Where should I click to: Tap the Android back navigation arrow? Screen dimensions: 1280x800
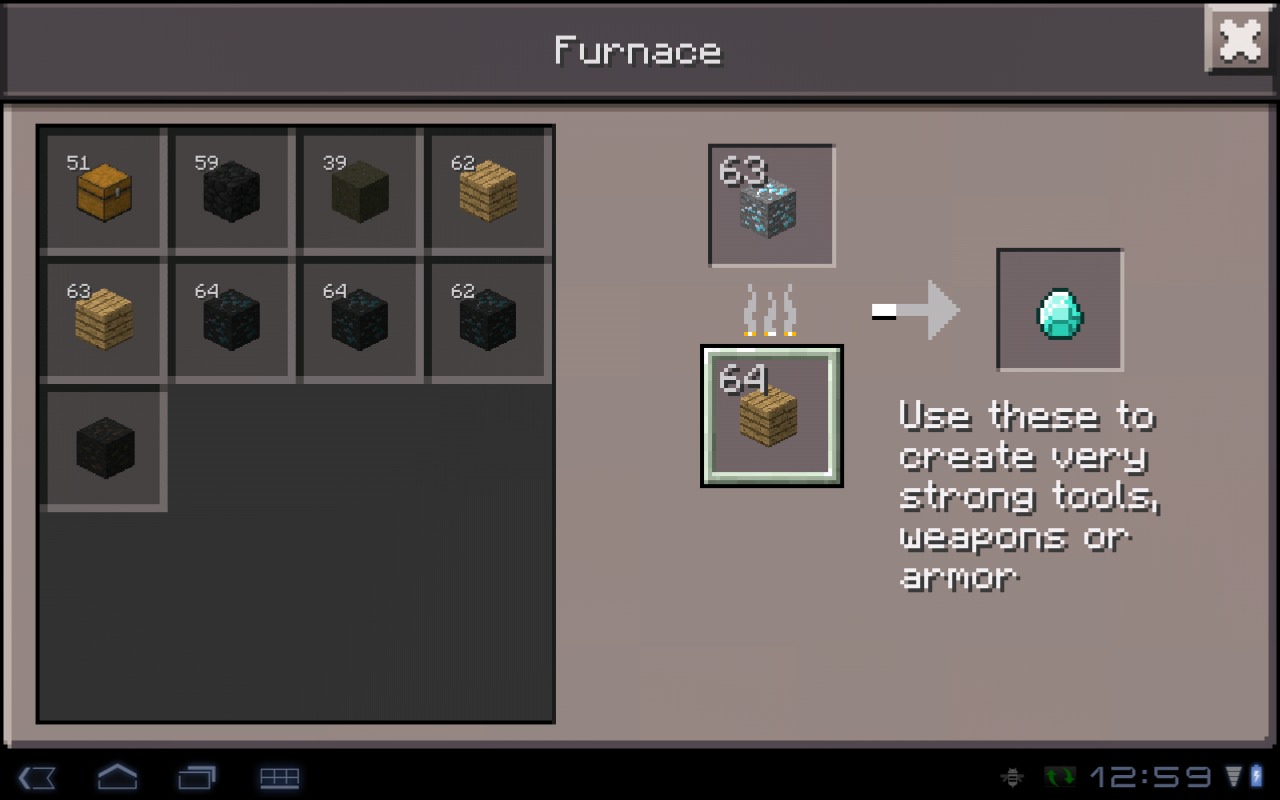pyautogui.click(x=38, y=777)
